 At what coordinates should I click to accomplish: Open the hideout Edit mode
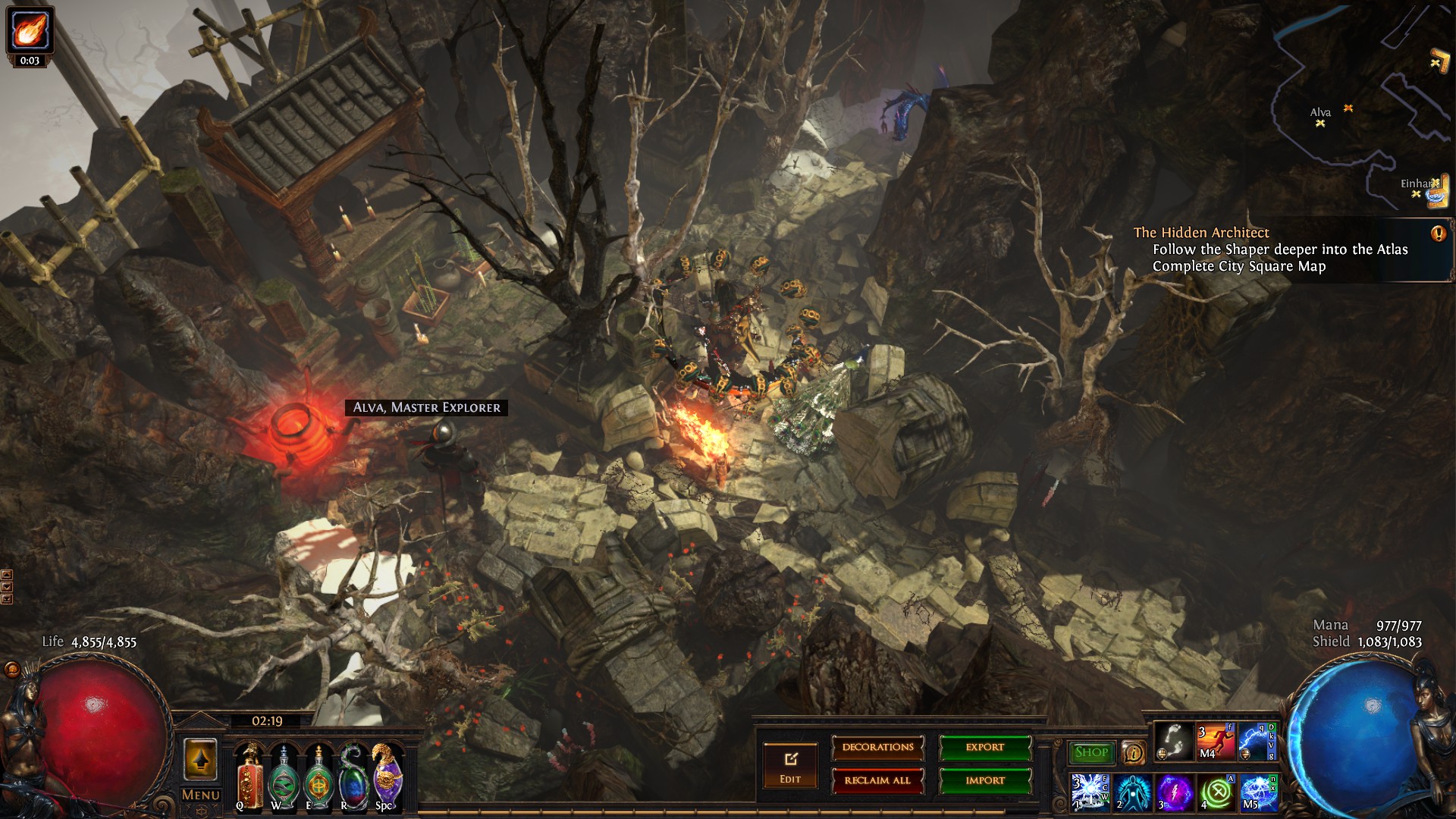[x=790, y=767]
